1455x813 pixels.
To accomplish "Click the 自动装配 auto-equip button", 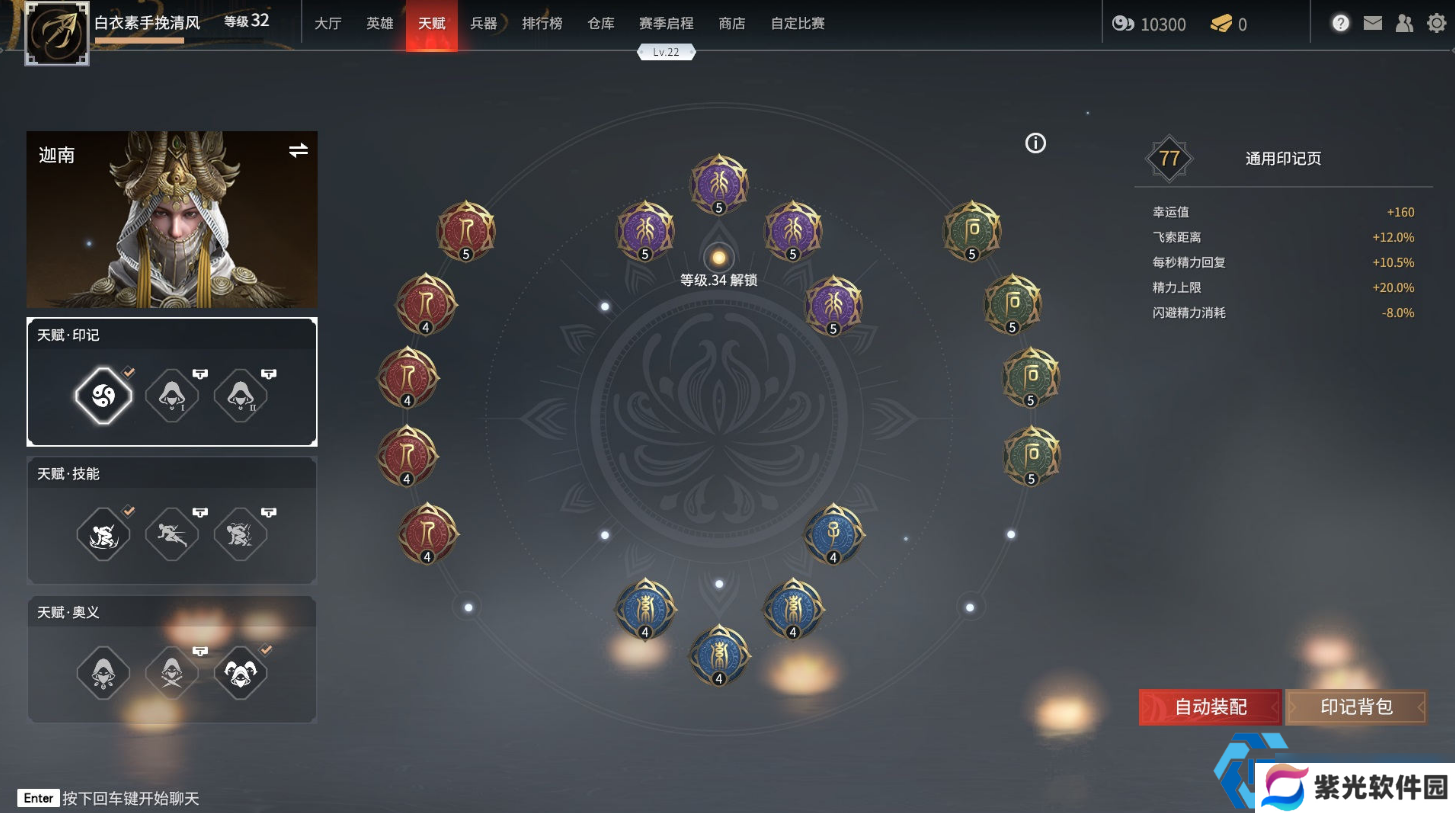I will (1210, 707).
